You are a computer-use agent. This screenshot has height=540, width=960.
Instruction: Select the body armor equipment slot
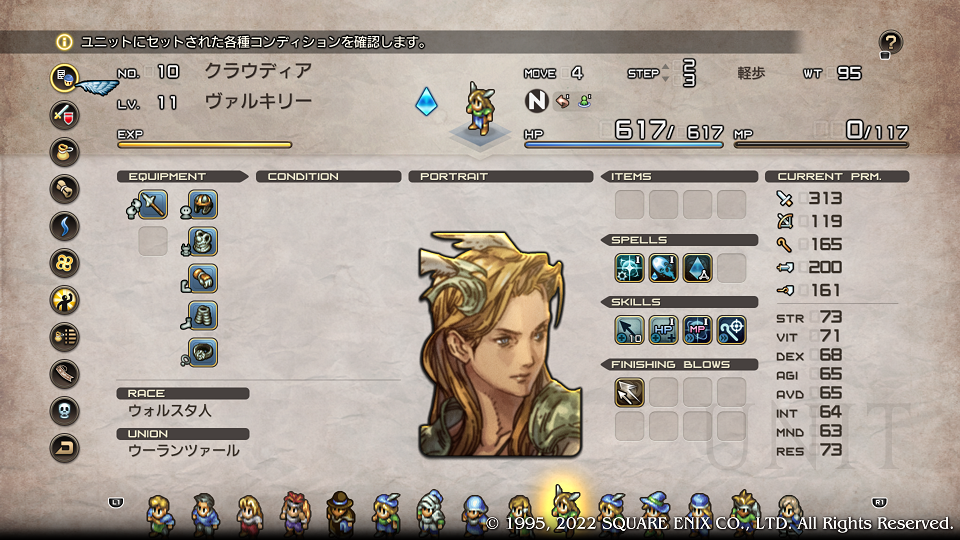(x=203, y=242)
